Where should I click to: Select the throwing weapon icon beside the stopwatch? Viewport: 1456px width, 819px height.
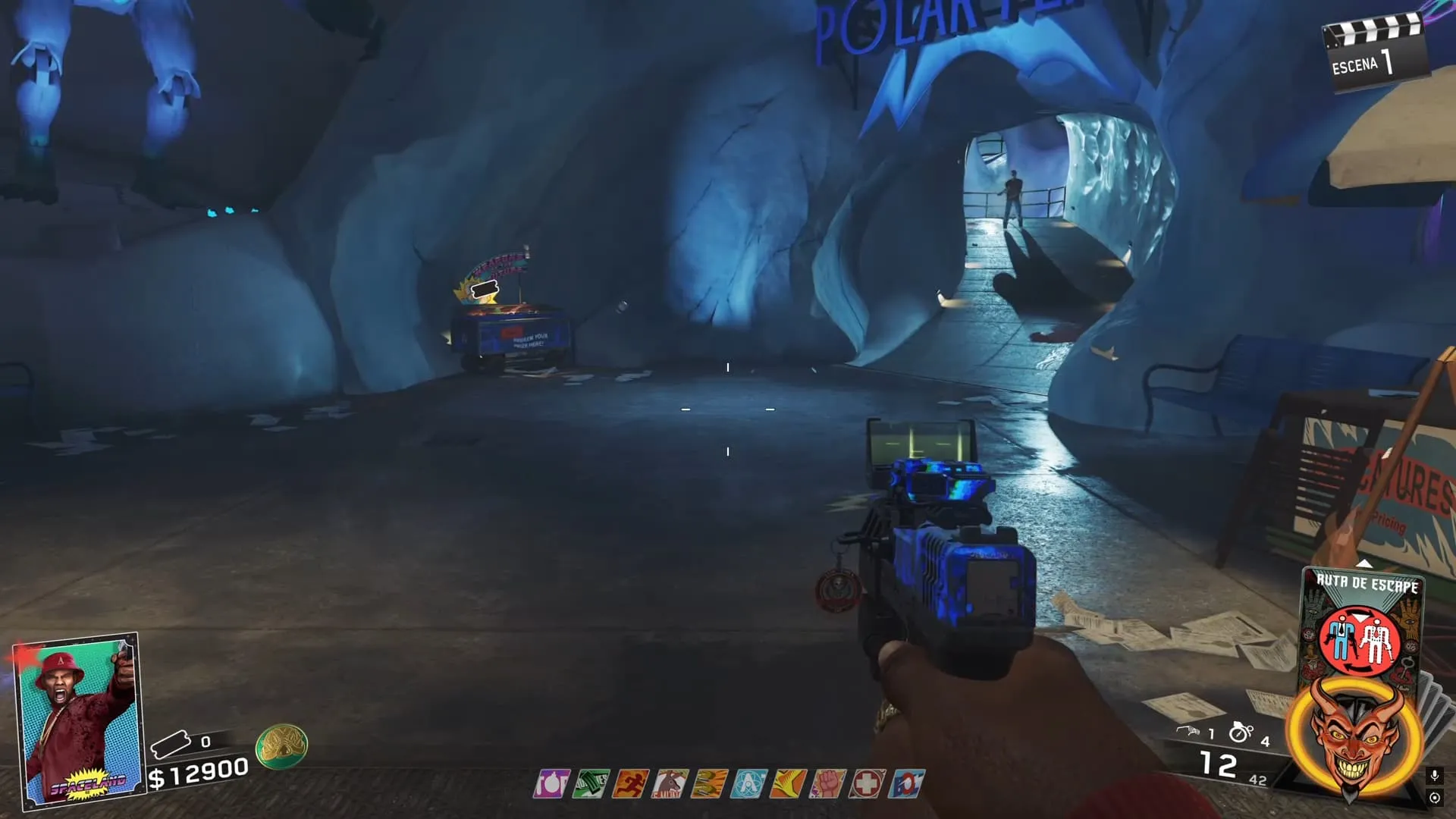[x=1188, y=731]
